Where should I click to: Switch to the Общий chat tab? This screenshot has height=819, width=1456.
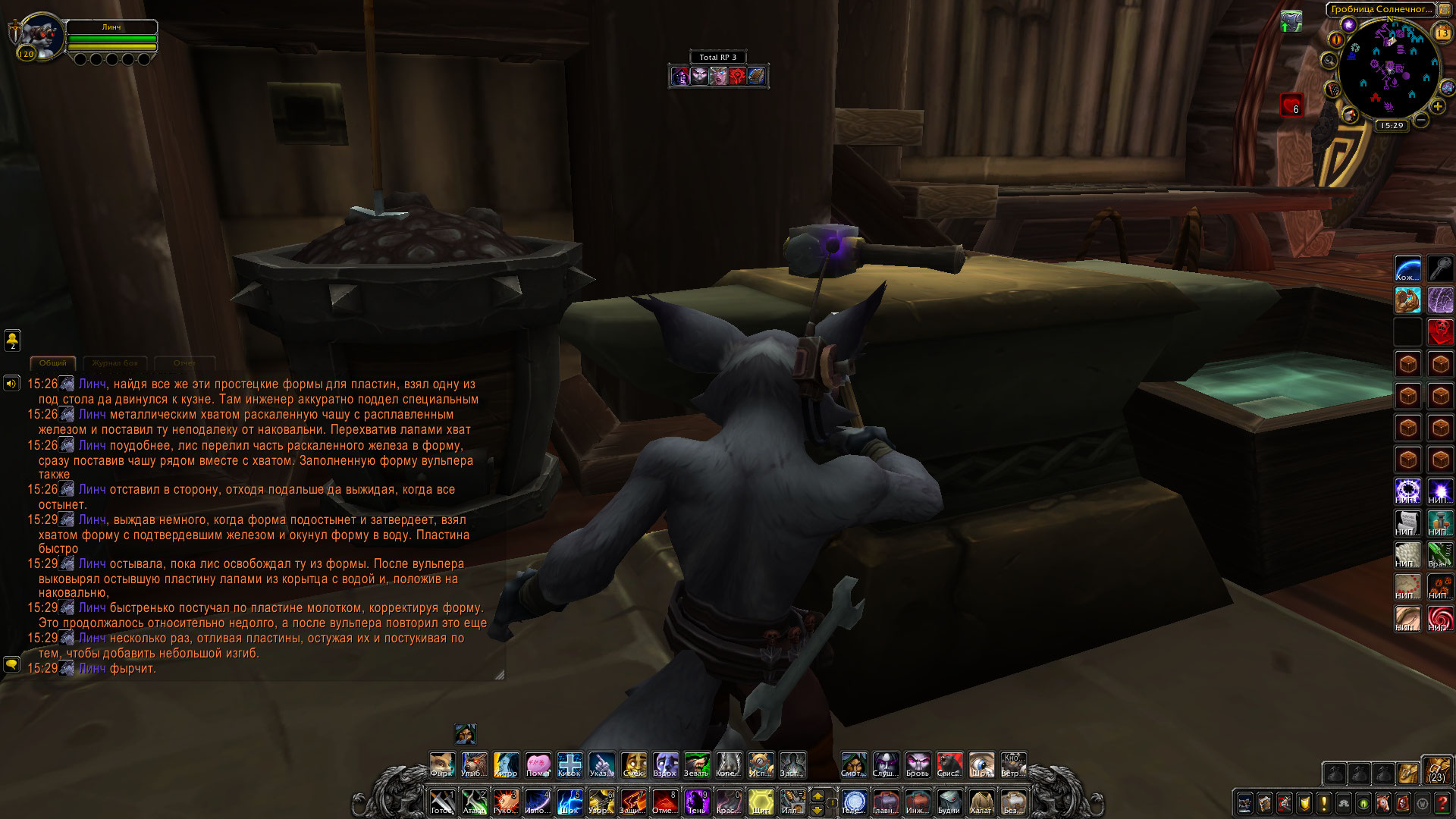[52, 363]
